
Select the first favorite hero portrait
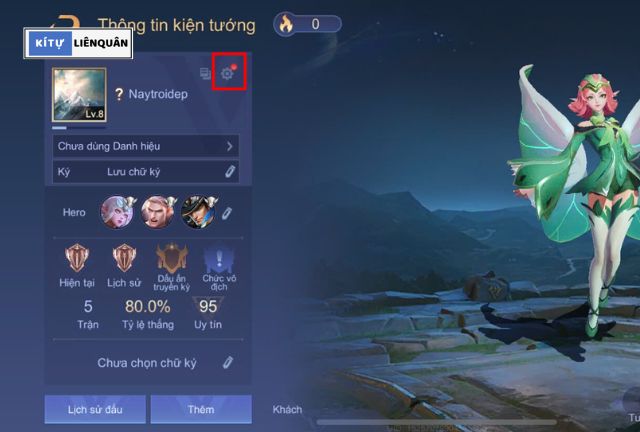click(x=117, y=212)
